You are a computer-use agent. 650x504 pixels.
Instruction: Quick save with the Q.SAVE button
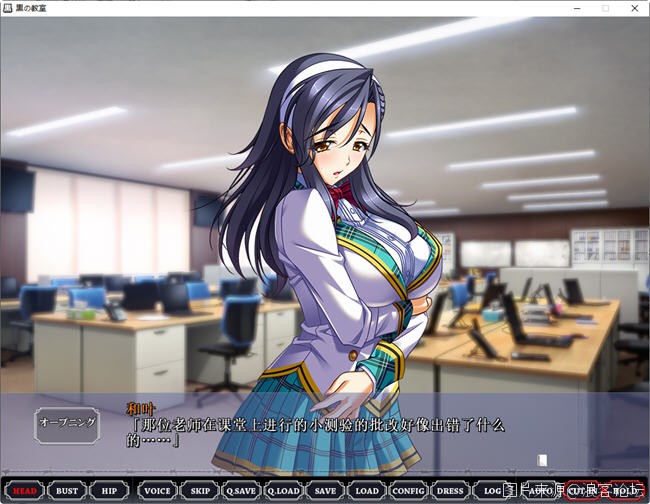pos(241,491)
